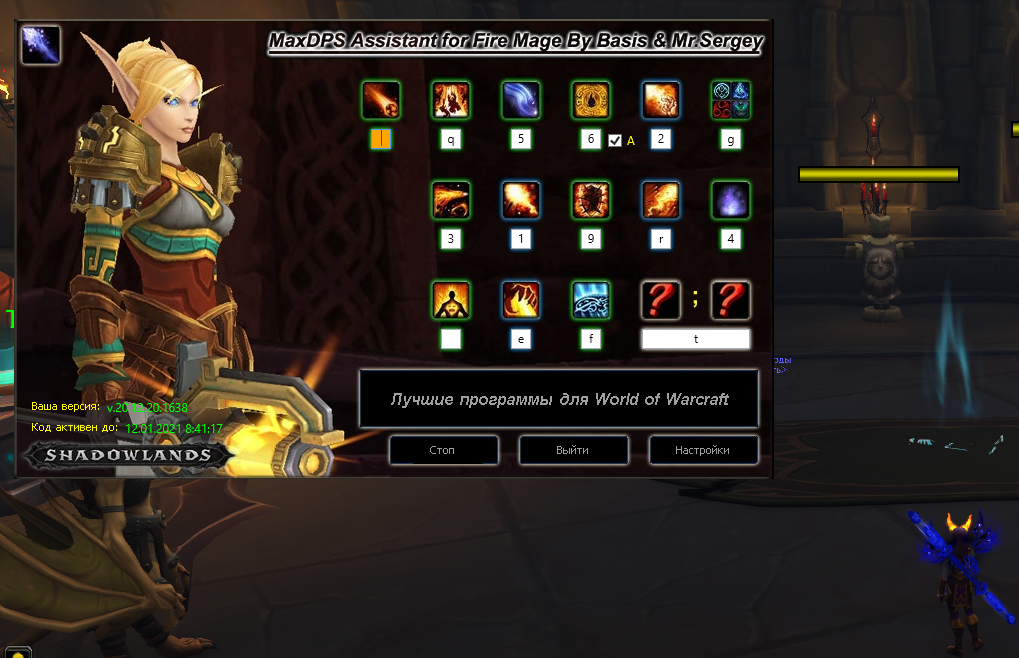
Task: Select the blue glowing eye spell icon
Action: [x=591, y=300]
